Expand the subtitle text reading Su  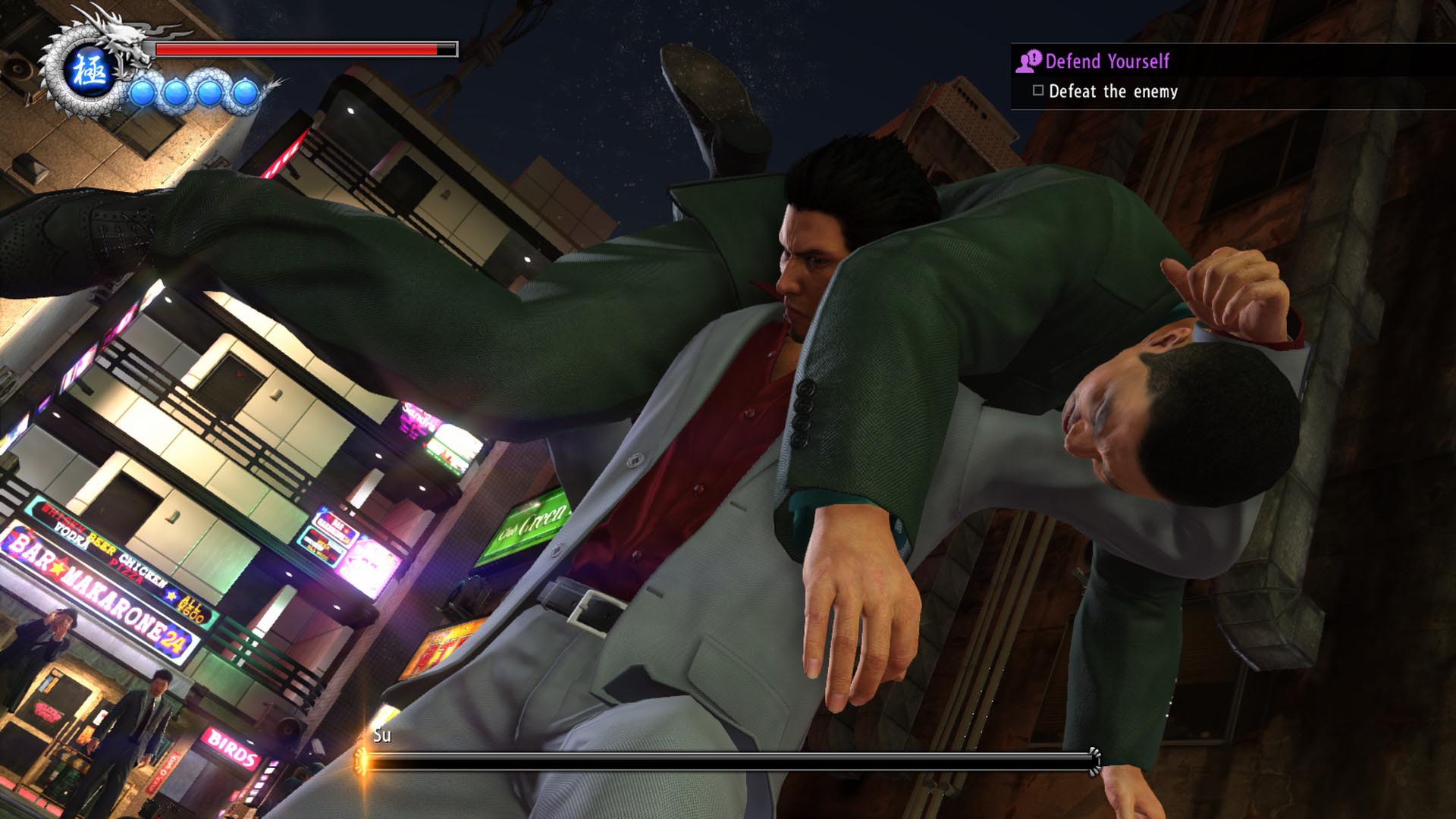381,736
